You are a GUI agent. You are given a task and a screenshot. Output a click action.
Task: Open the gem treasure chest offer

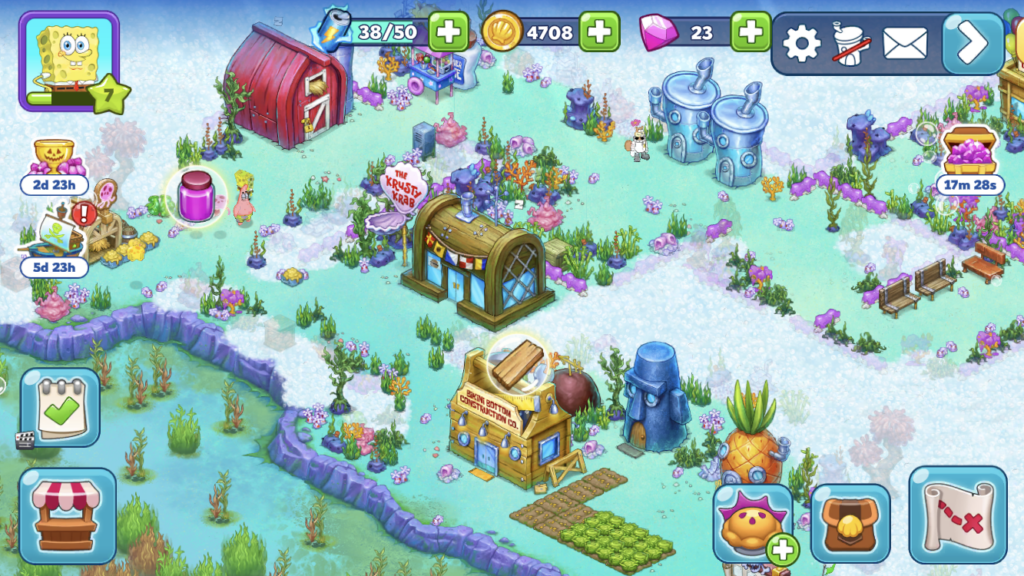pos(970,152)
